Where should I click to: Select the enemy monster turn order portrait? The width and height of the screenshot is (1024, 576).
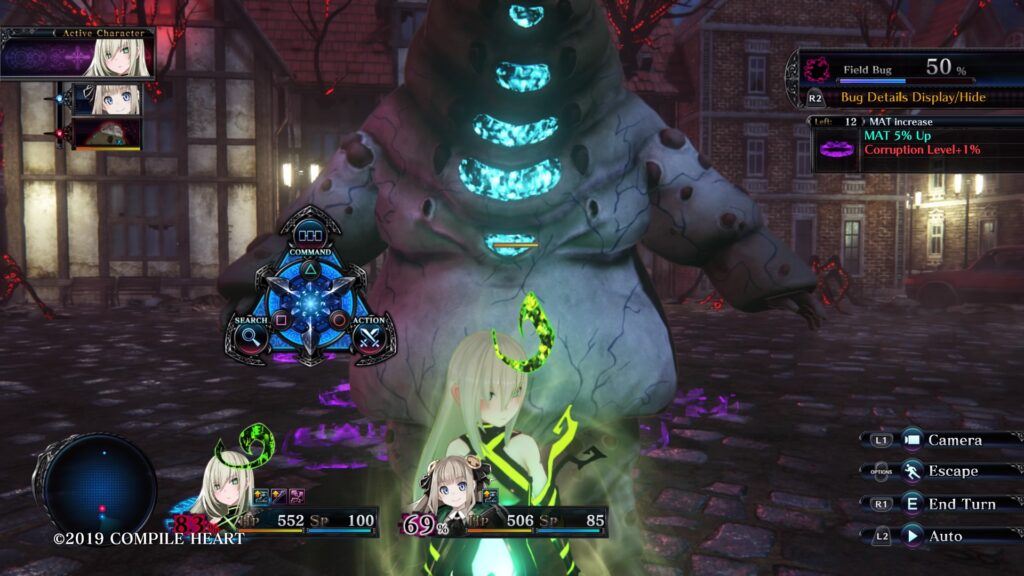pos(107,133)
